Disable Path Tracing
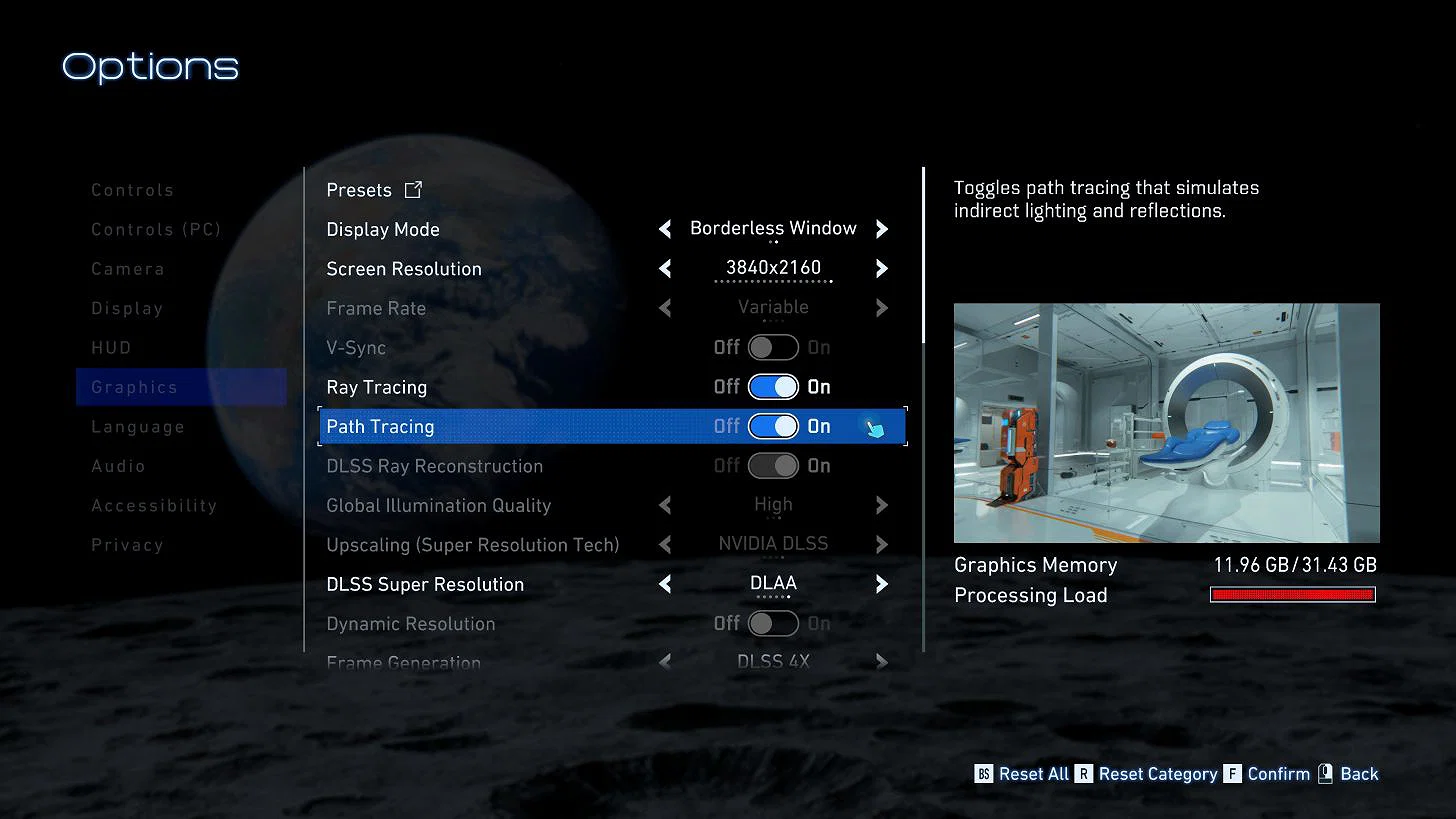Image resolution: width=1456 pixels, height=819 pixels. (x=772, y=426)
